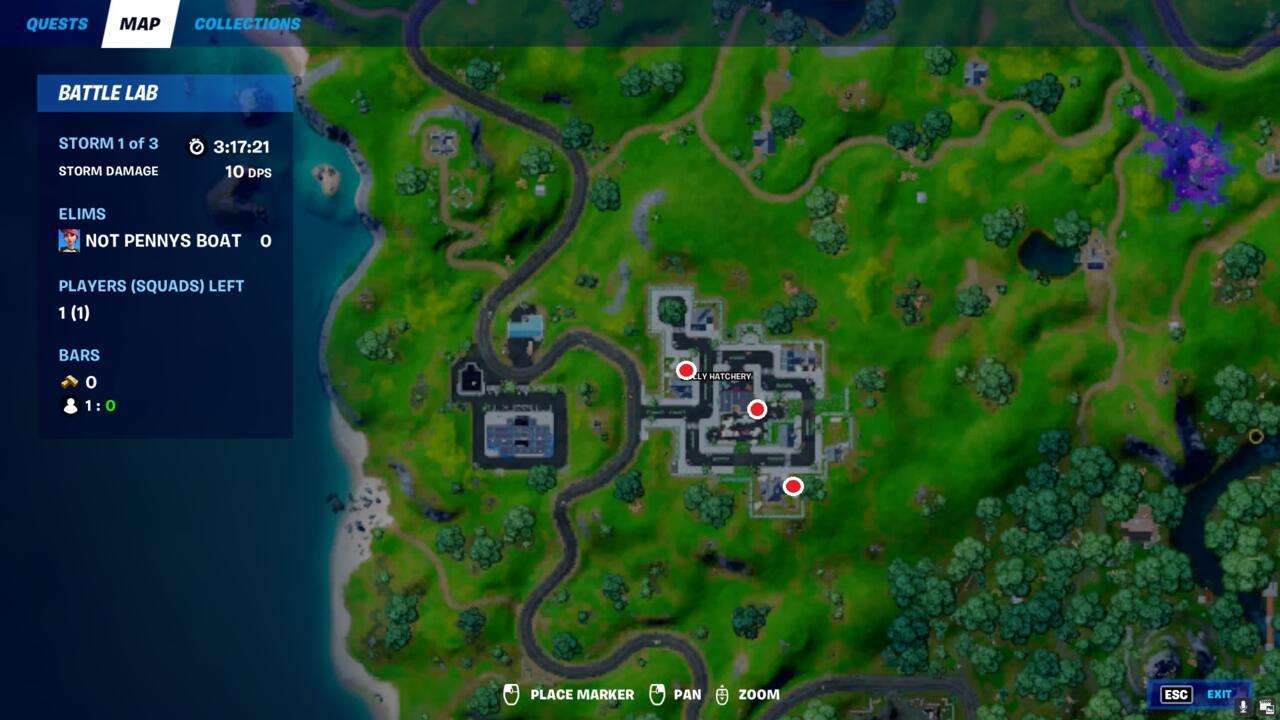Click the gold bars icon under BARS

click(x=68, y=381)
